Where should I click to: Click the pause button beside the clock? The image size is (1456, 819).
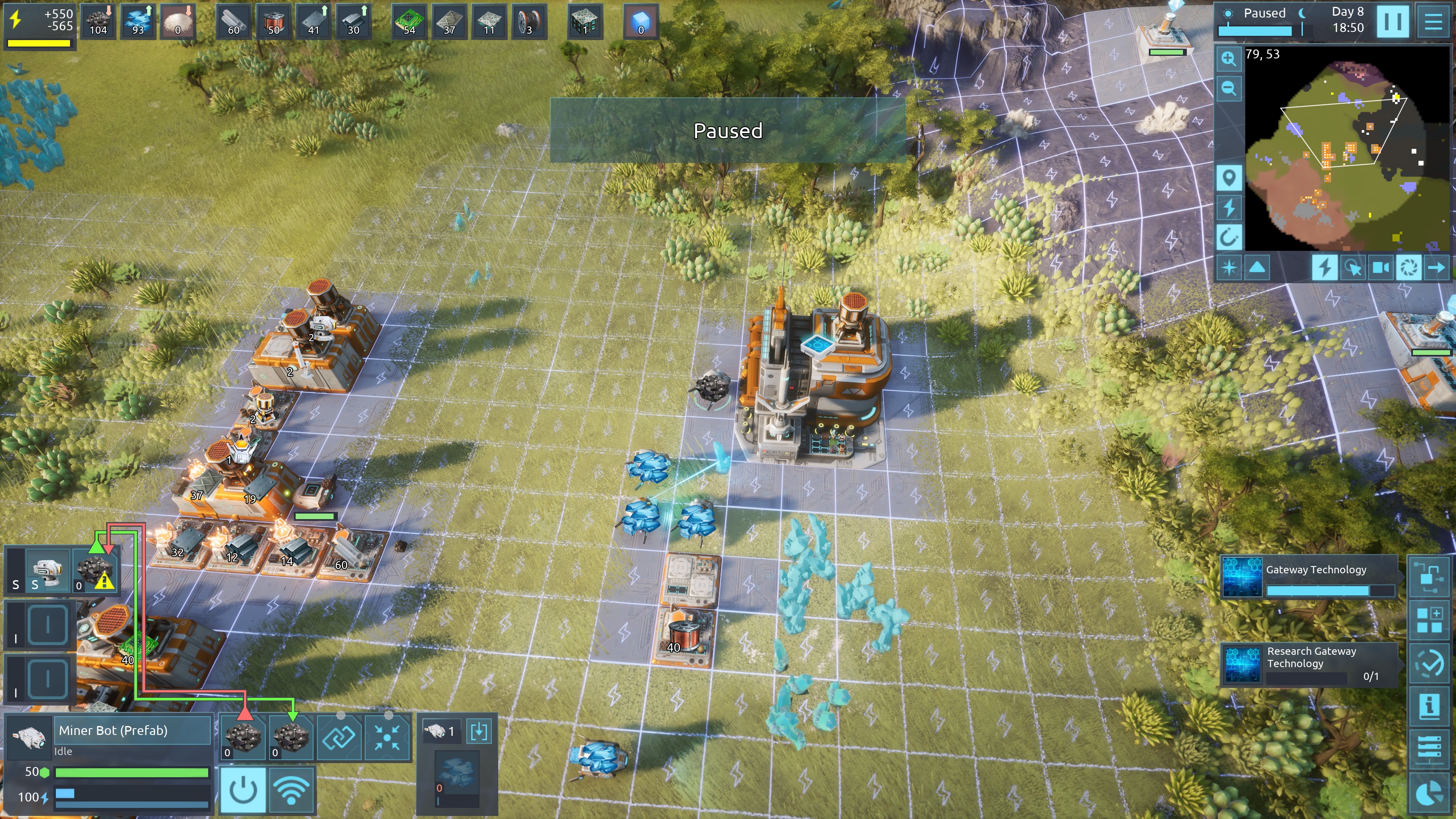(1392, 21)
